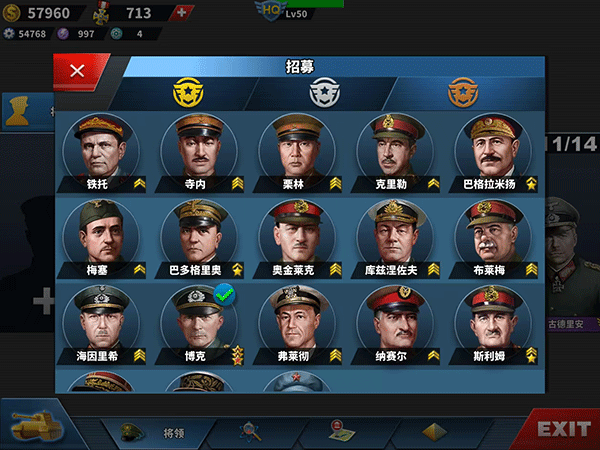Switch to the bronze medal rank tab

coord(461,93)
